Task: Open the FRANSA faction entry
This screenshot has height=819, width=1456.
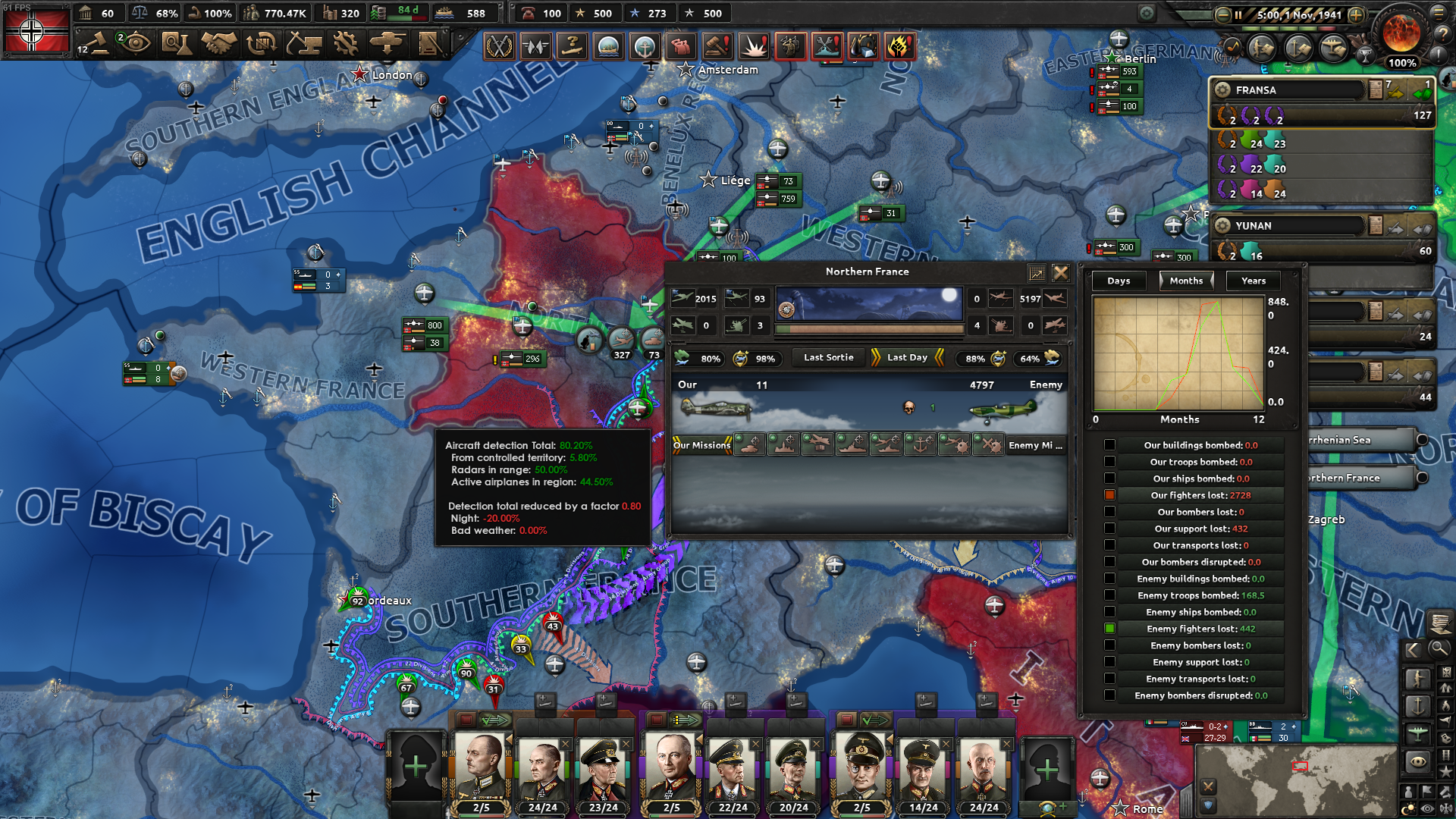Action: coord(1289,89)
